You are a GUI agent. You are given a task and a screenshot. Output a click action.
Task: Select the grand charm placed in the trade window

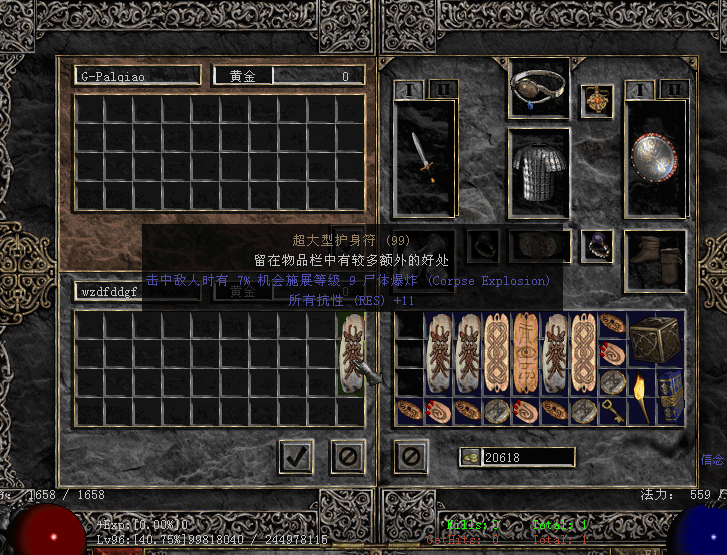352,354
